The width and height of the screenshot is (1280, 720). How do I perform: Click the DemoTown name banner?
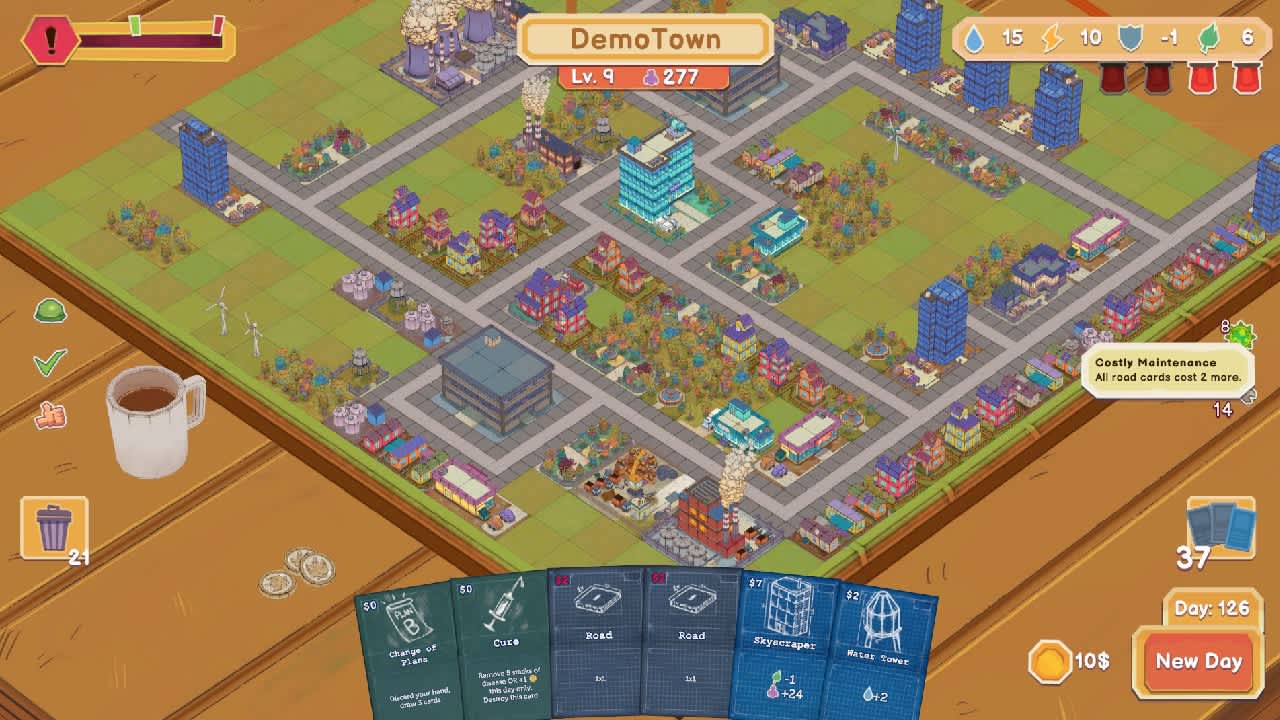[x=645, y=38]
